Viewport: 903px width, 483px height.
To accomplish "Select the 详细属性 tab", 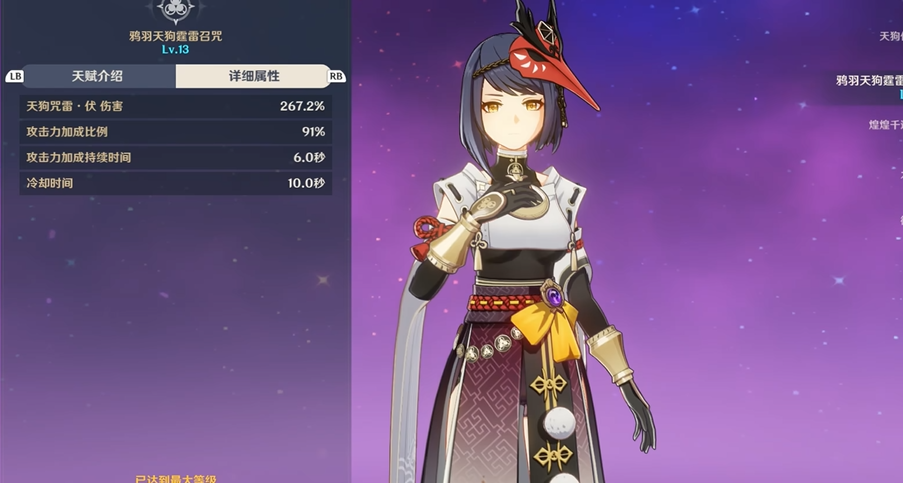I will 254,76.
